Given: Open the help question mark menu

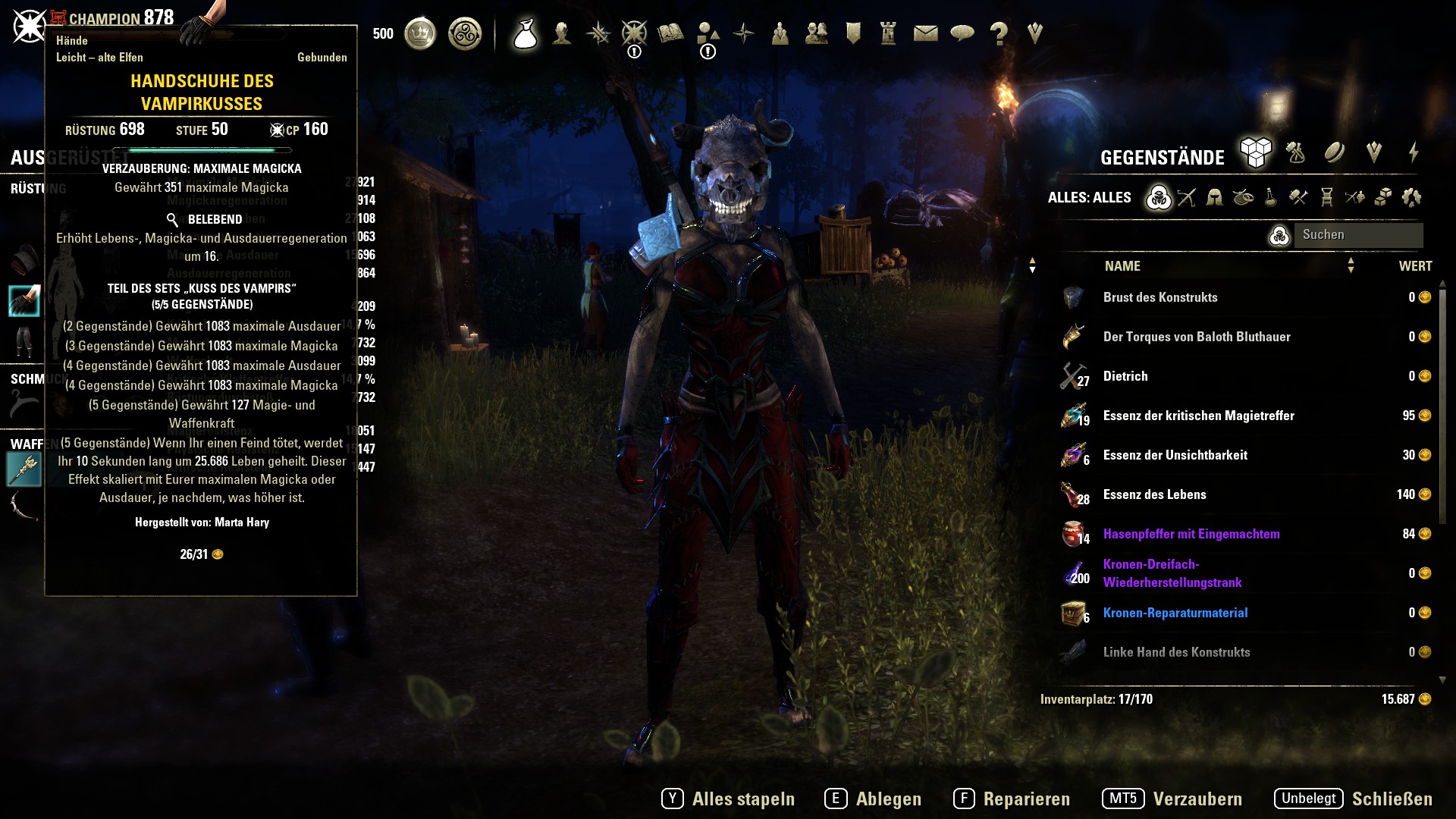Looking at the screenshot, I should click(x=999, y=33).
